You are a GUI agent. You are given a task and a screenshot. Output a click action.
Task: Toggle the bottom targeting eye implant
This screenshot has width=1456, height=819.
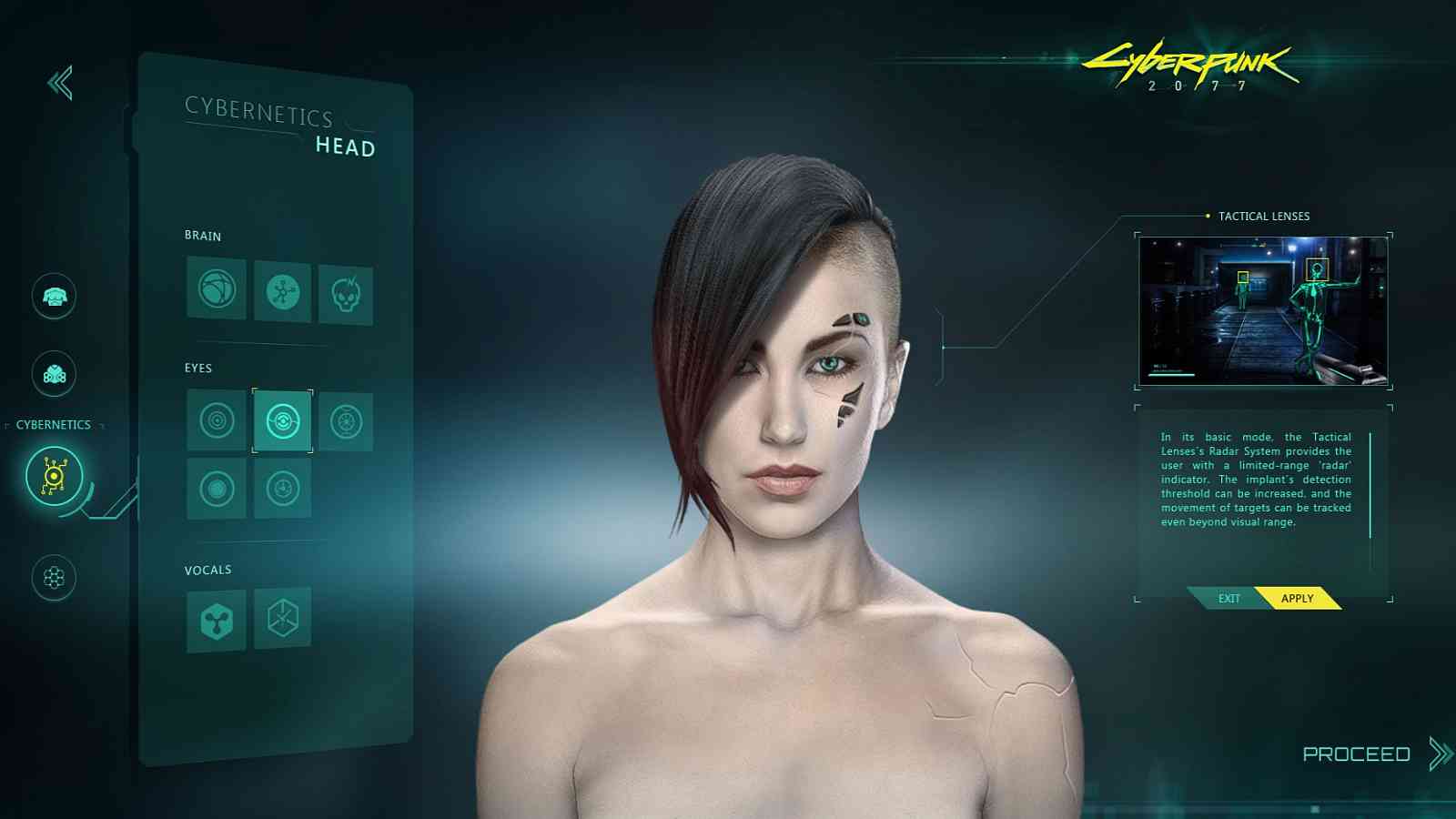(x=282, y=486)
